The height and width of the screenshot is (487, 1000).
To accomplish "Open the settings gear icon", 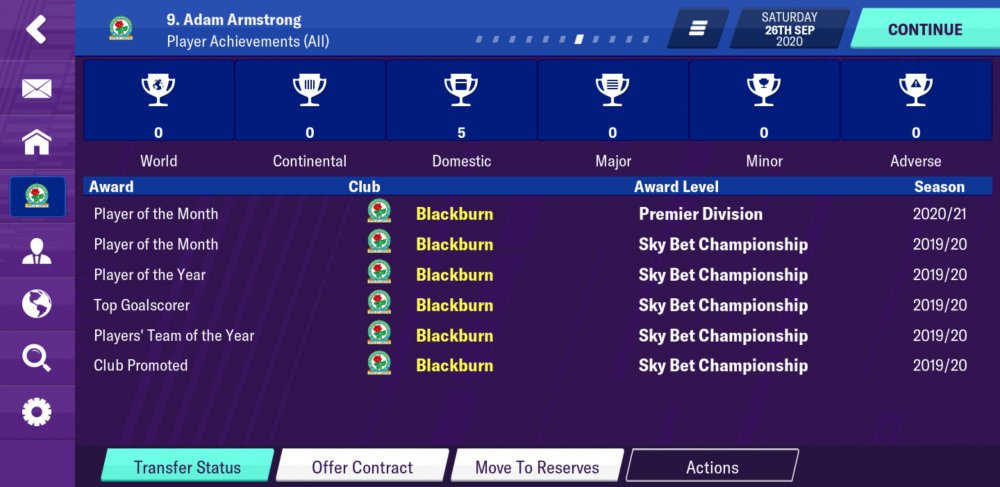I will click(37, 411).
